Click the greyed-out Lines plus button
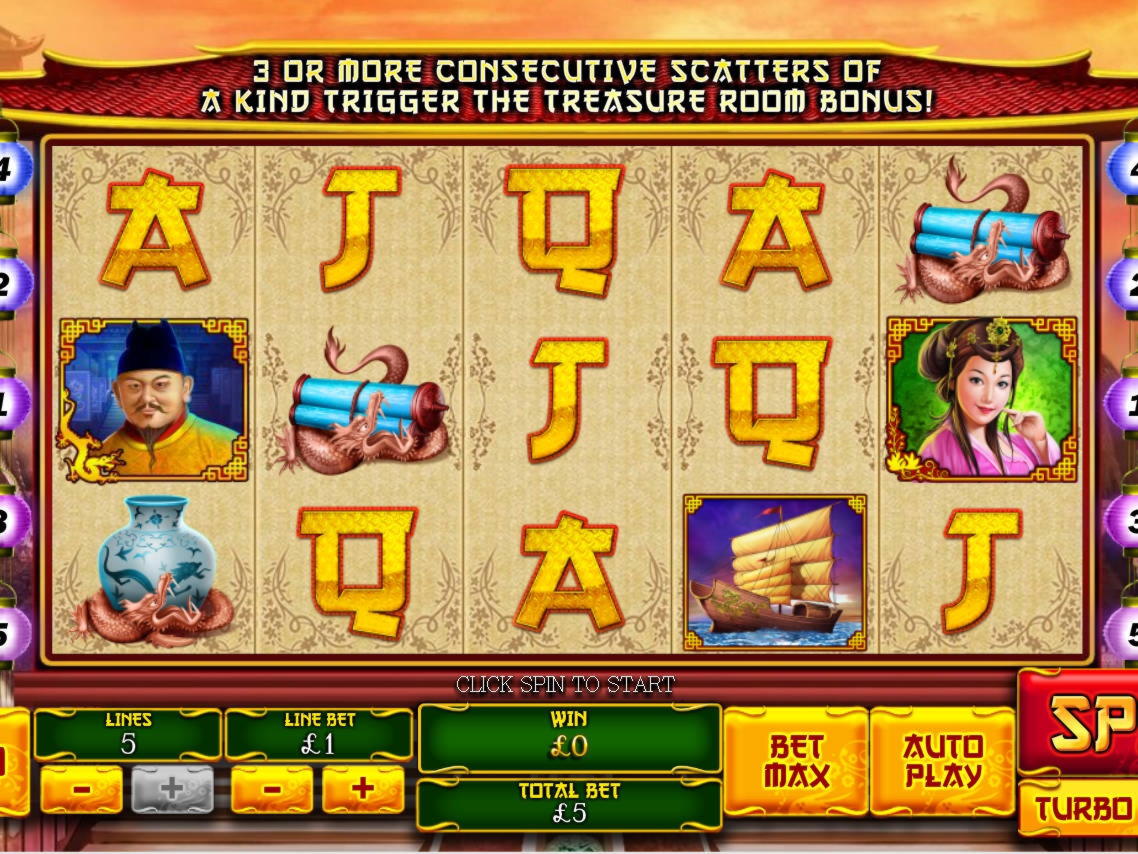 [172, 789]
